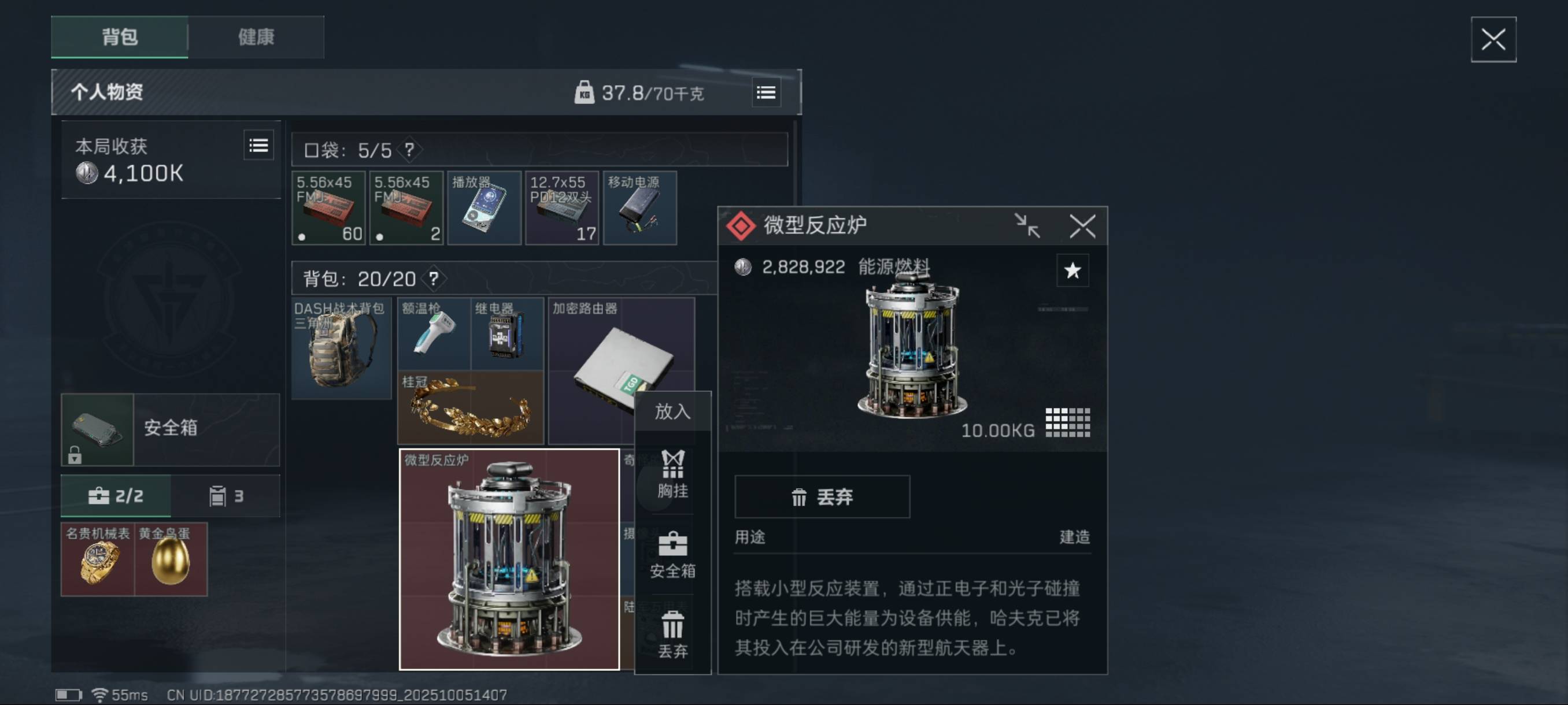Open the 个人物资 list view button

pyautogui.click(x=765, y=93)
